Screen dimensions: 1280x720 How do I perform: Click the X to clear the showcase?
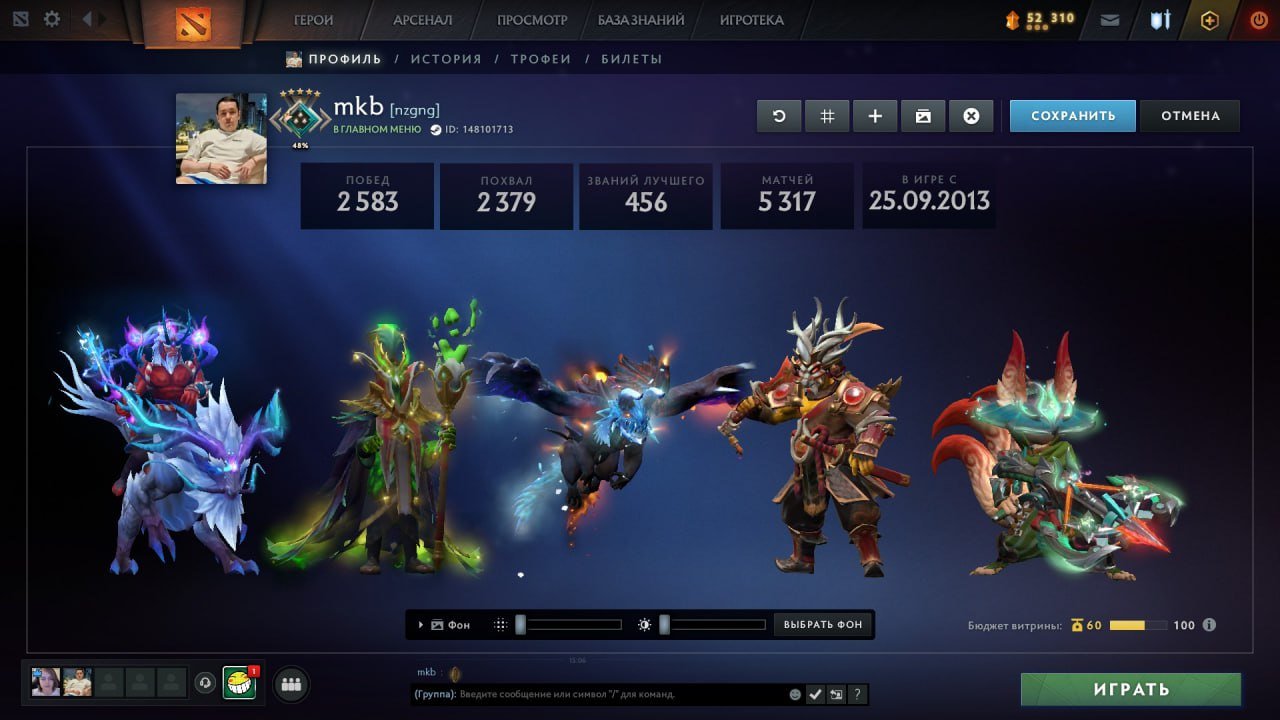click(x=971, y=115)
